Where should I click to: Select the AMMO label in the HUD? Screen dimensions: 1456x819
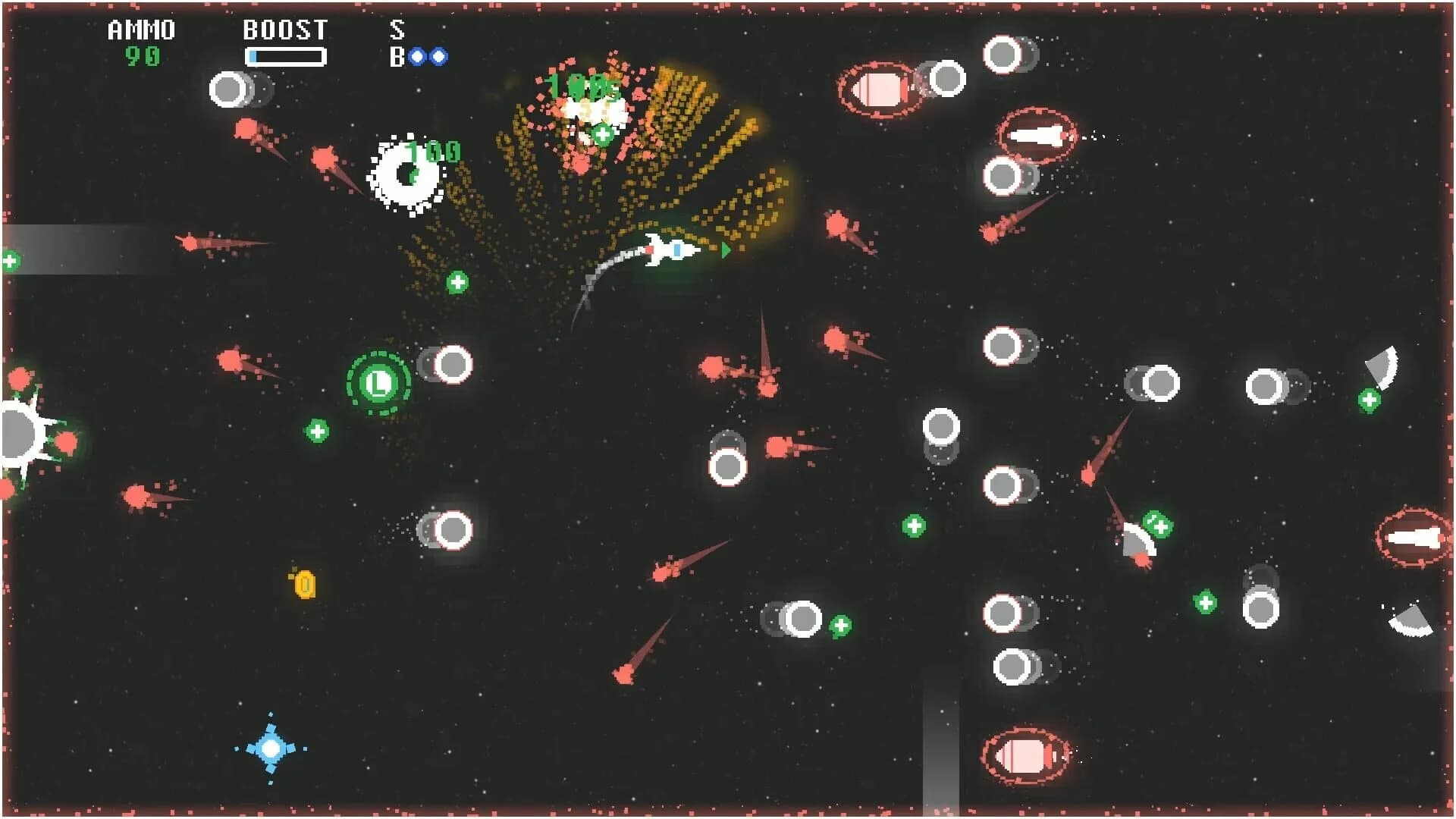(140, 30)
